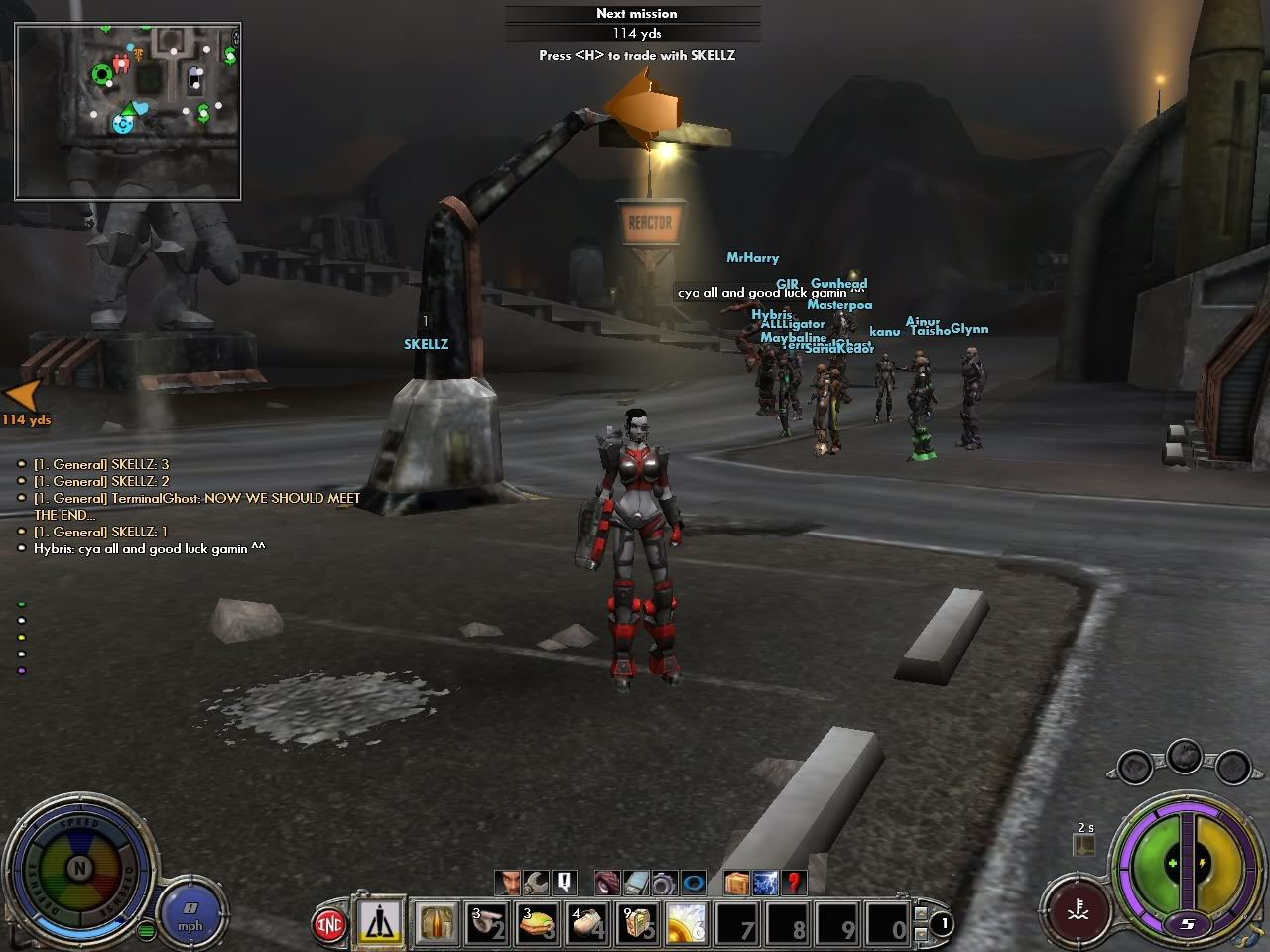Click the red question mark help icon

point(793,882)
